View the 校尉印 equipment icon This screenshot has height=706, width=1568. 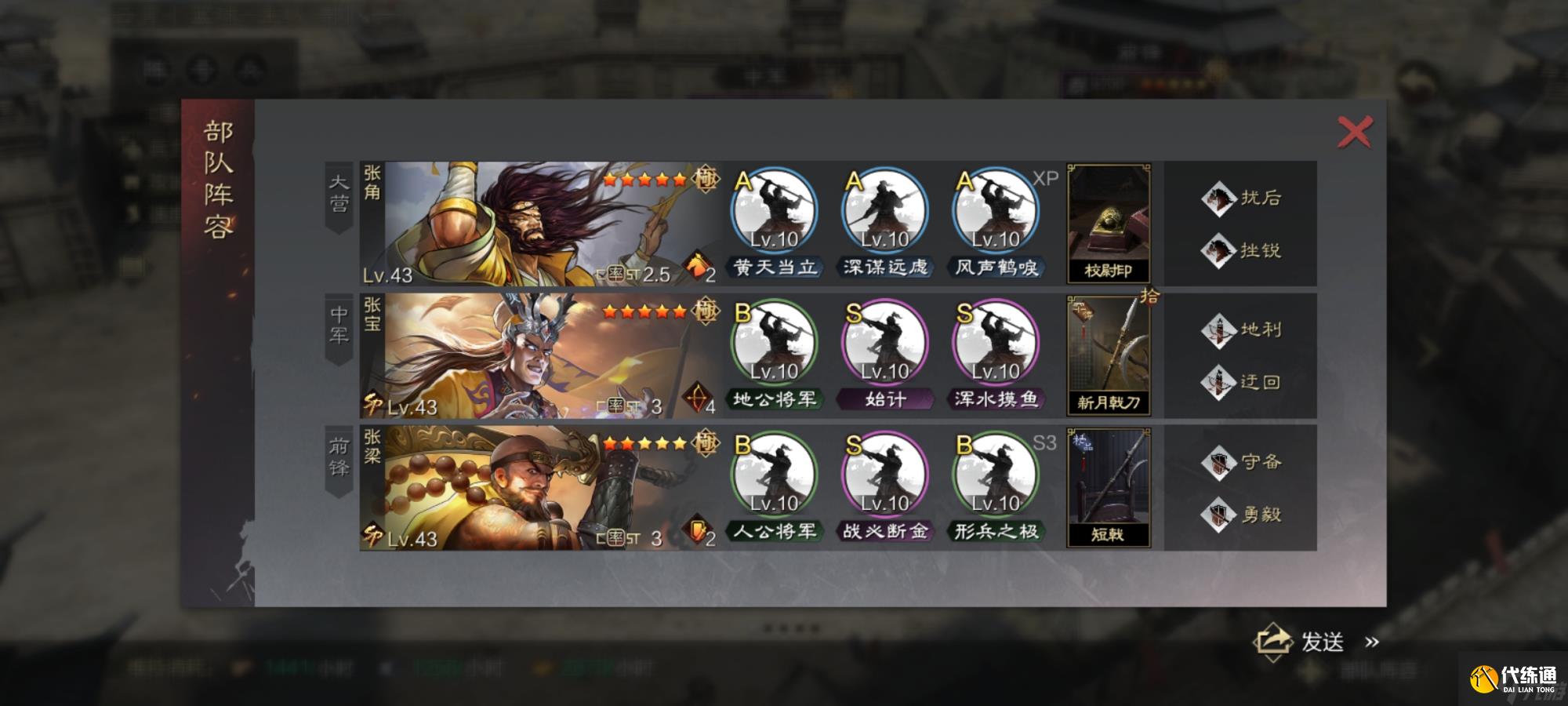click(x=1108, y=222)
